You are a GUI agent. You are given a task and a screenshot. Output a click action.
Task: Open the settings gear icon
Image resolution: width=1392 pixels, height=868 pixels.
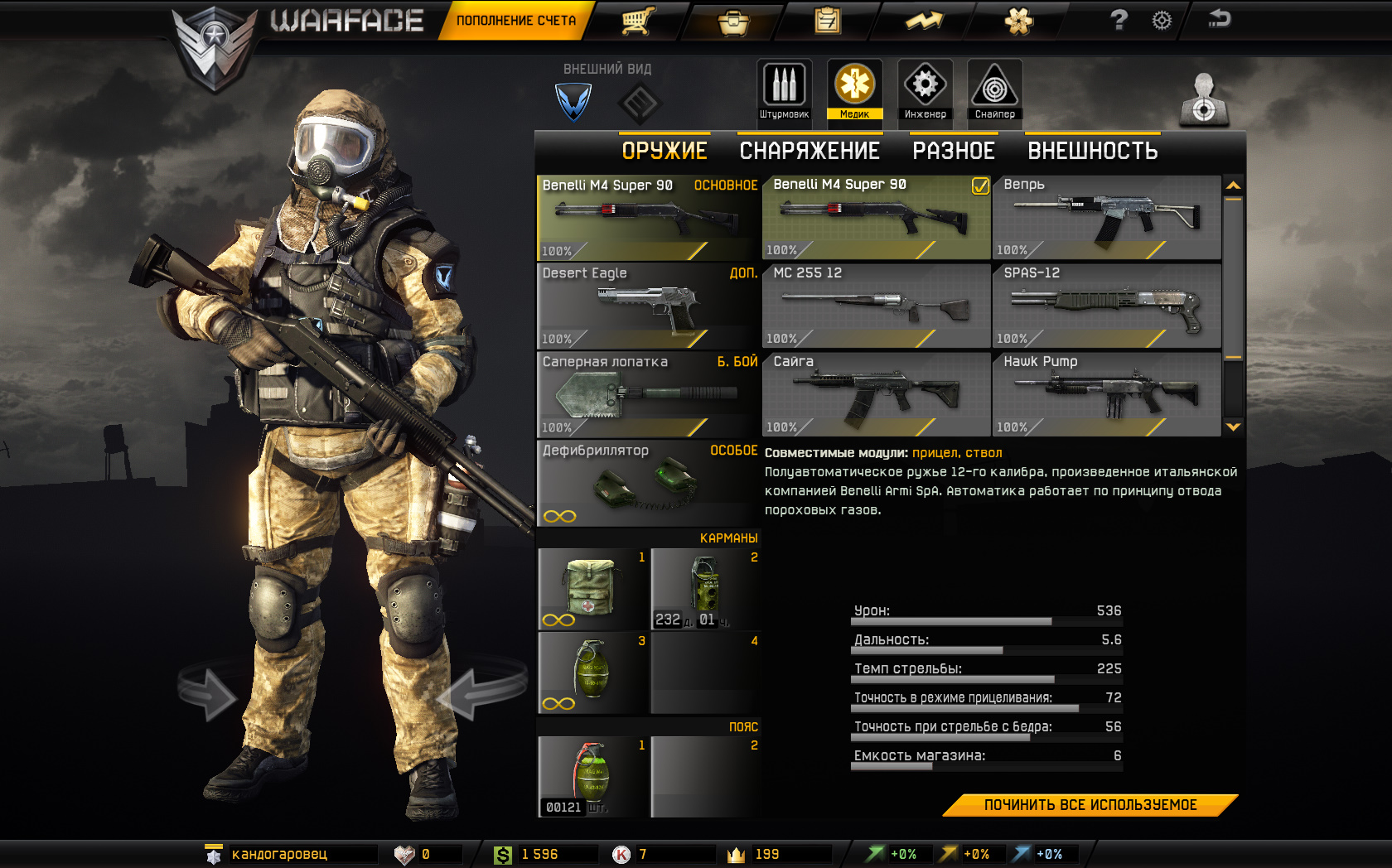coord(1162,21)
